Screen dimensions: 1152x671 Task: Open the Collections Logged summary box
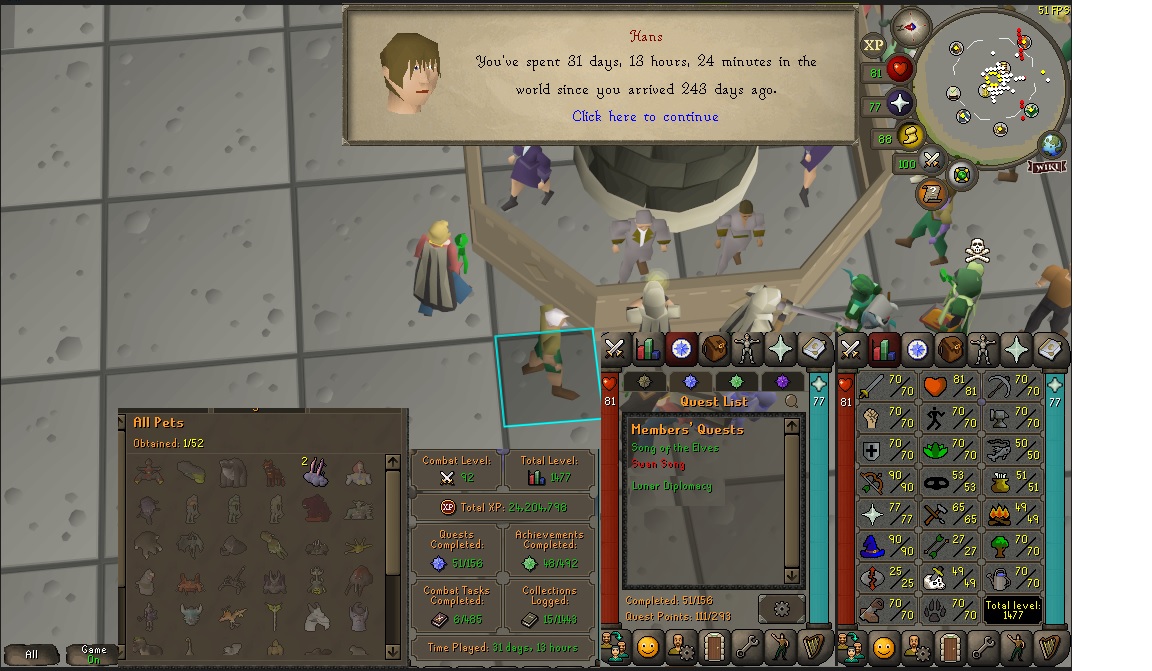coord(549,606)
